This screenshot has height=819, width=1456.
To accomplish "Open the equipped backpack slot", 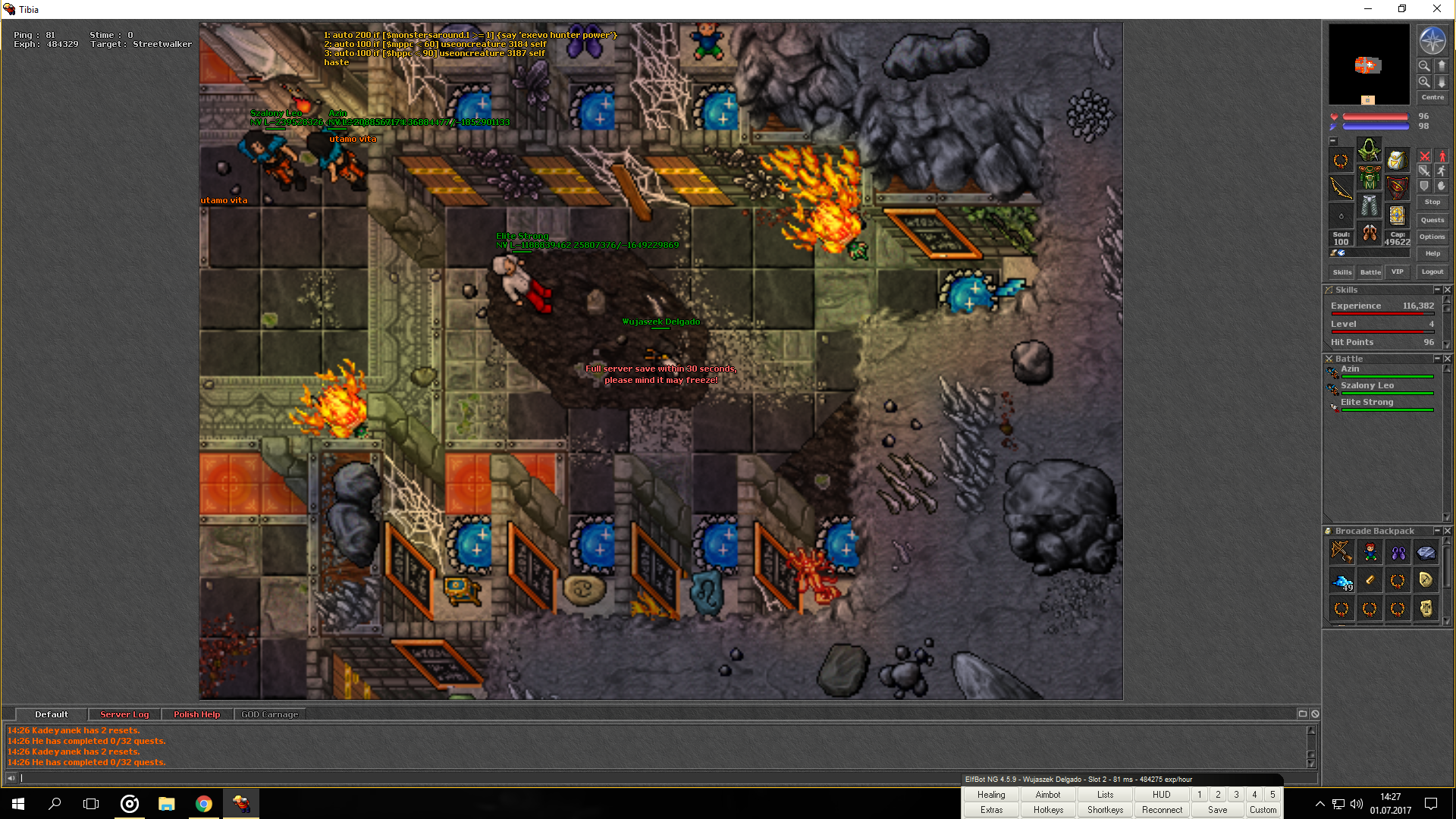I will click(1397, 160).
